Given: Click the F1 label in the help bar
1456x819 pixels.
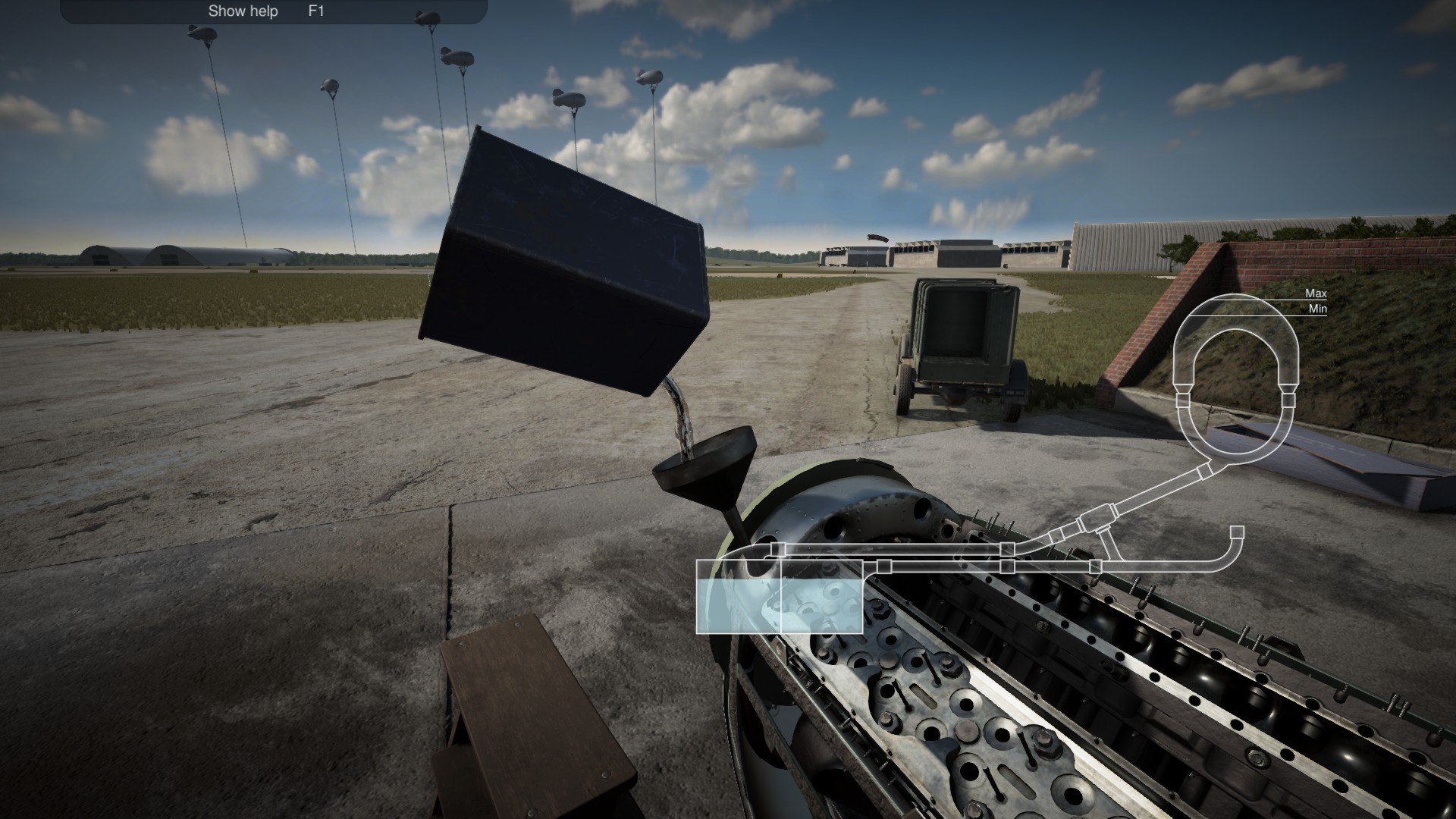Looking at the screenshot, I should click(314, 11).
